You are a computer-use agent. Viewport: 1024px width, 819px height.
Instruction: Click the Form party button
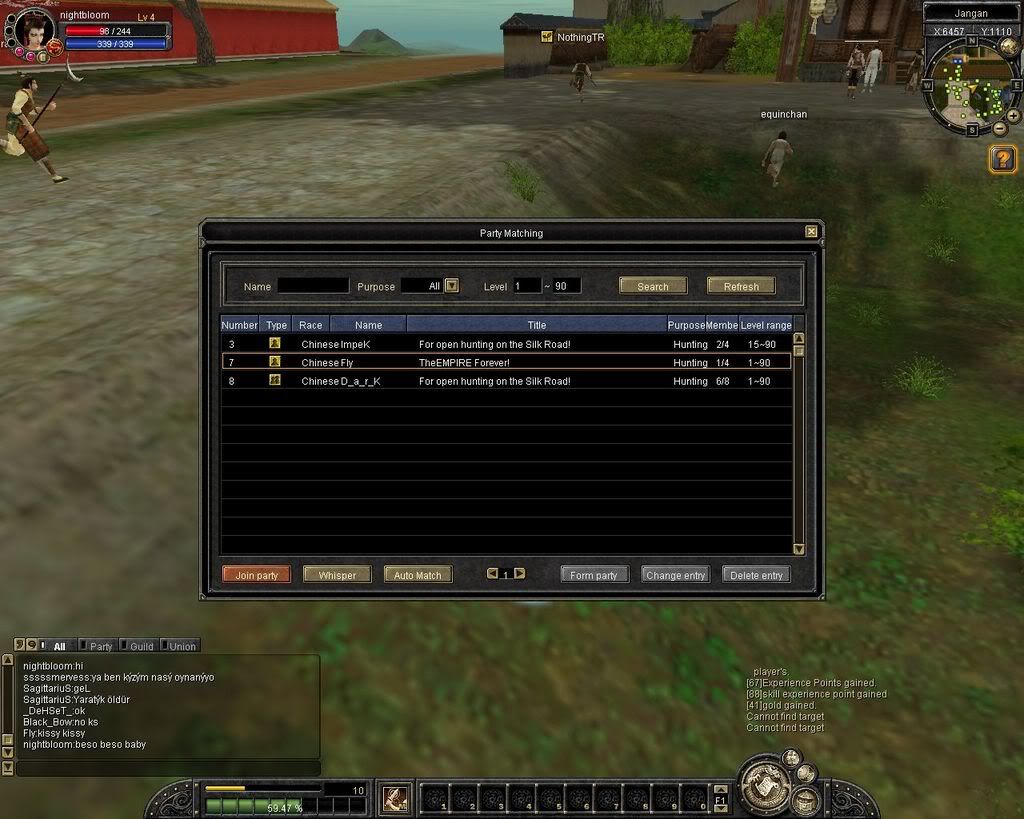point(594,575)
